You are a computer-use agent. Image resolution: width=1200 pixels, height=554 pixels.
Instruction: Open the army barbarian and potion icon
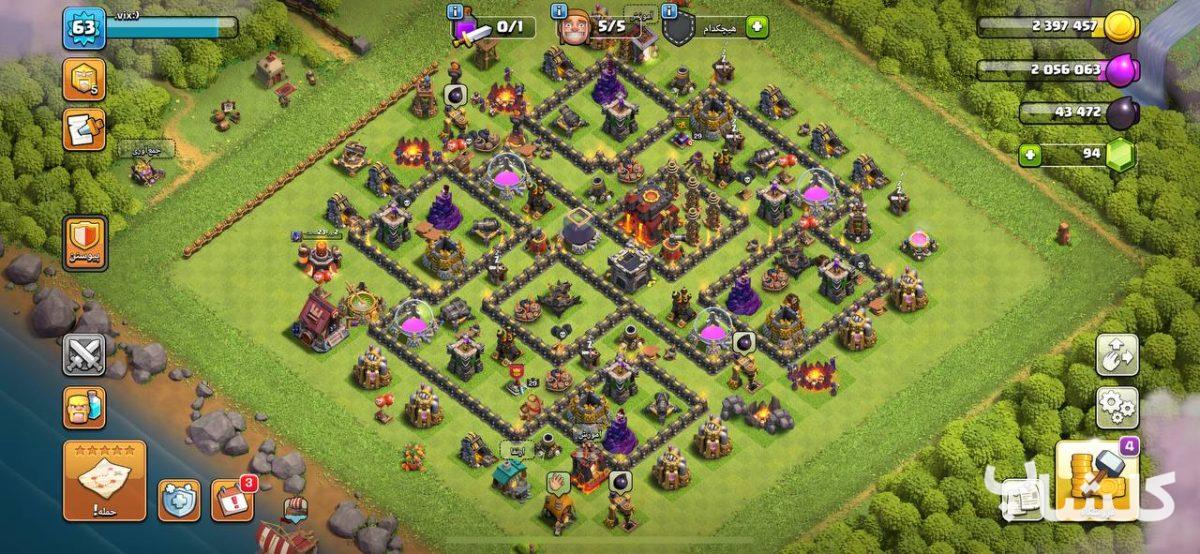coord(84,408)
